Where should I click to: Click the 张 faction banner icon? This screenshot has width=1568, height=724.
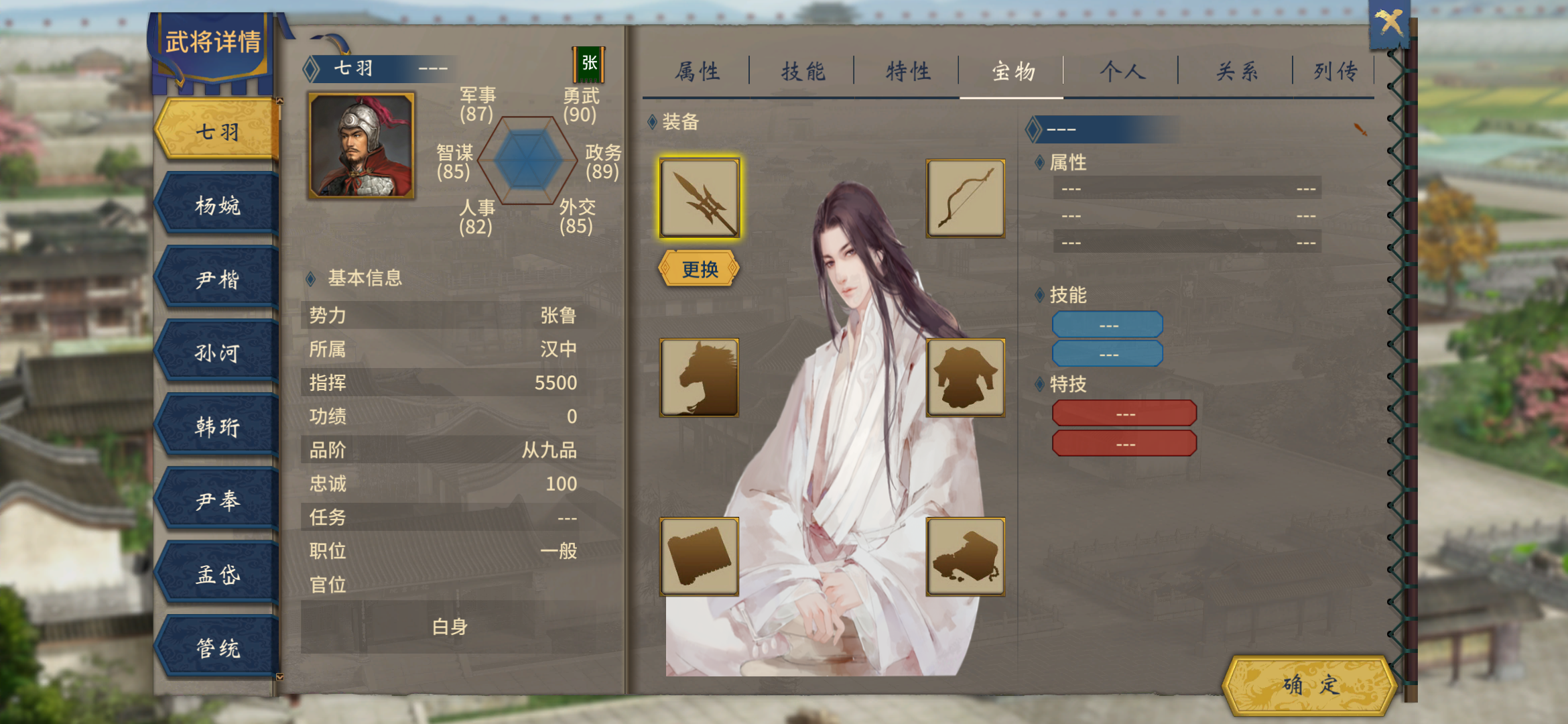click(590, 64)
